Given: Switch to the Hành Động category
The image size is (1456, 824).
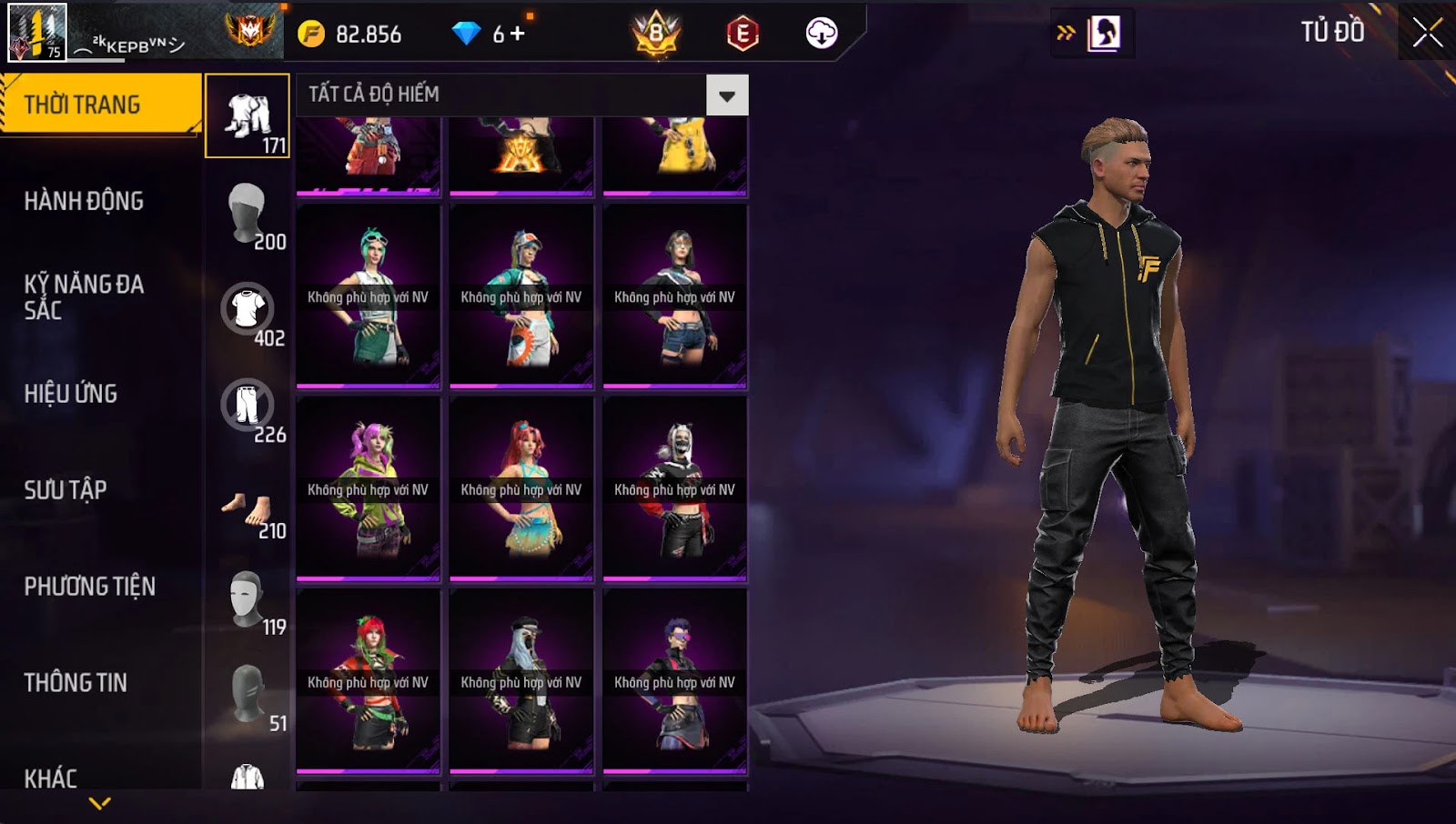Looking at the screenshot, I should [x=84, y=201].
